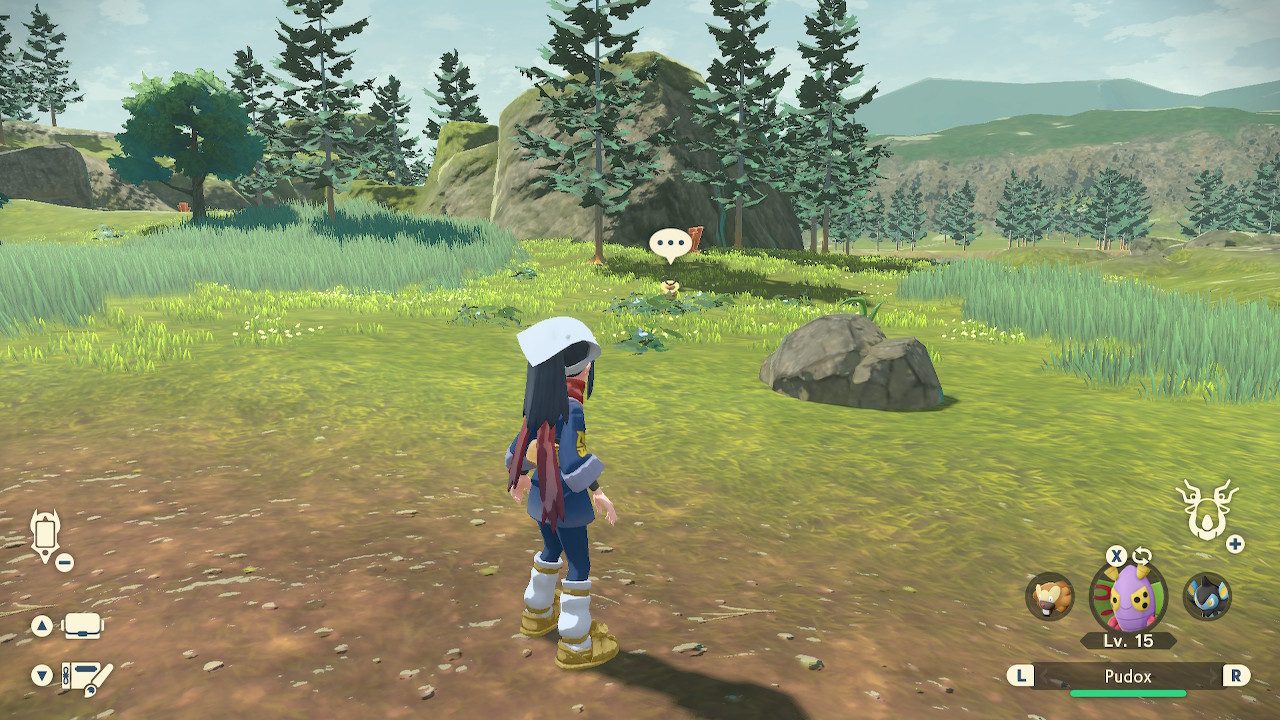Click the Pudox name bar
The height and width of the screenshot is (720, 1280).
click(x=1128, y=677)
